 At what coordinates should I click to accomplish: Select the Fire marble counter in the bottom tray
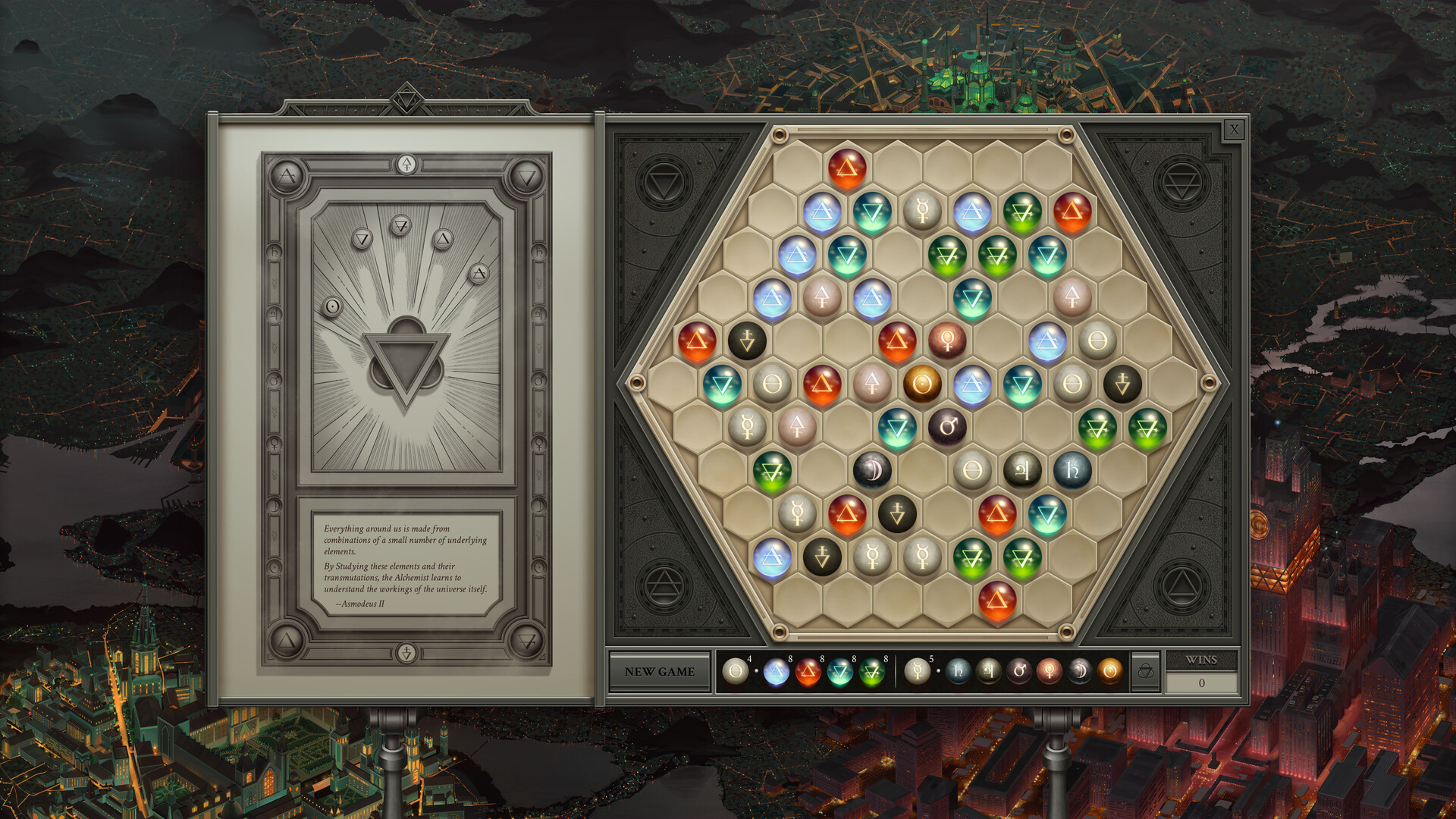coord(808,673)
